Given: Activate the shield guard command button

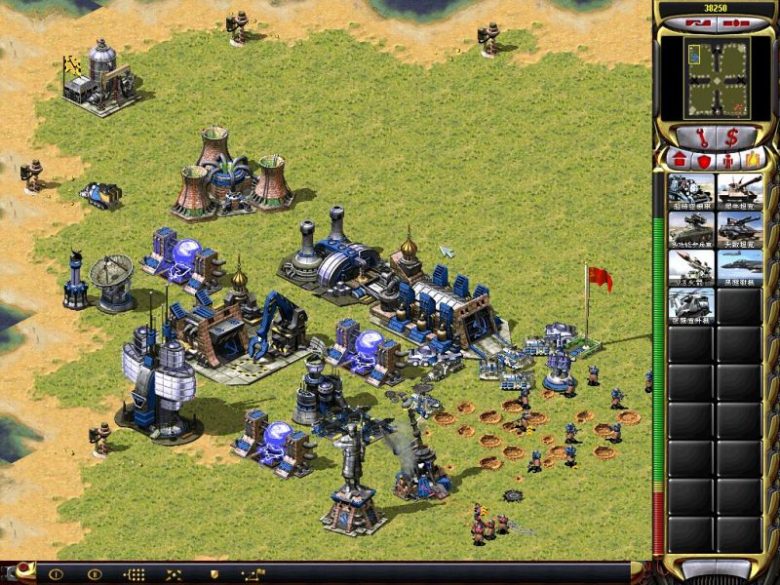Looking at the screenshot, I should pyautogui.click(x=214, y=575).
